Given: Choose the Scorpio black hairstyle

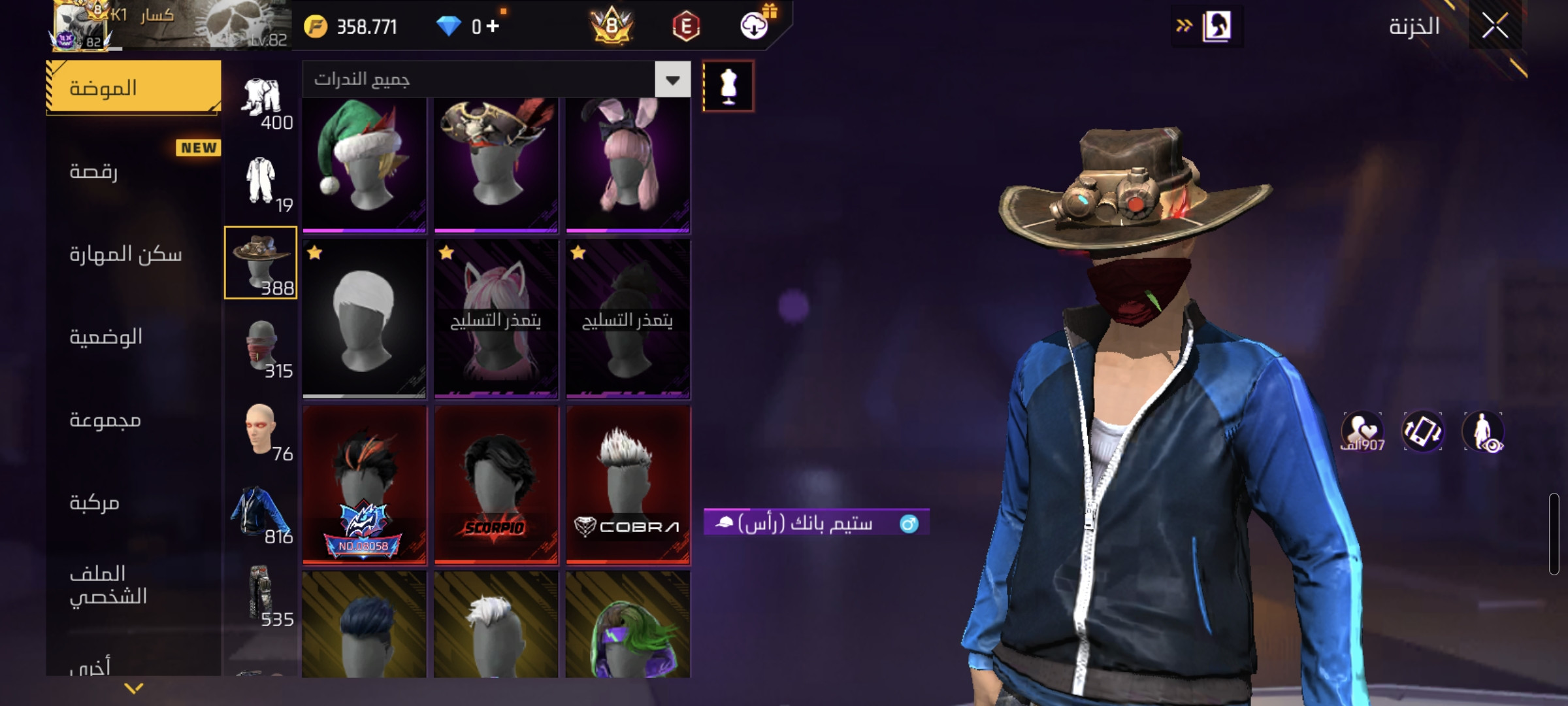Looking at the screenshot, I should tap(496, 484).
